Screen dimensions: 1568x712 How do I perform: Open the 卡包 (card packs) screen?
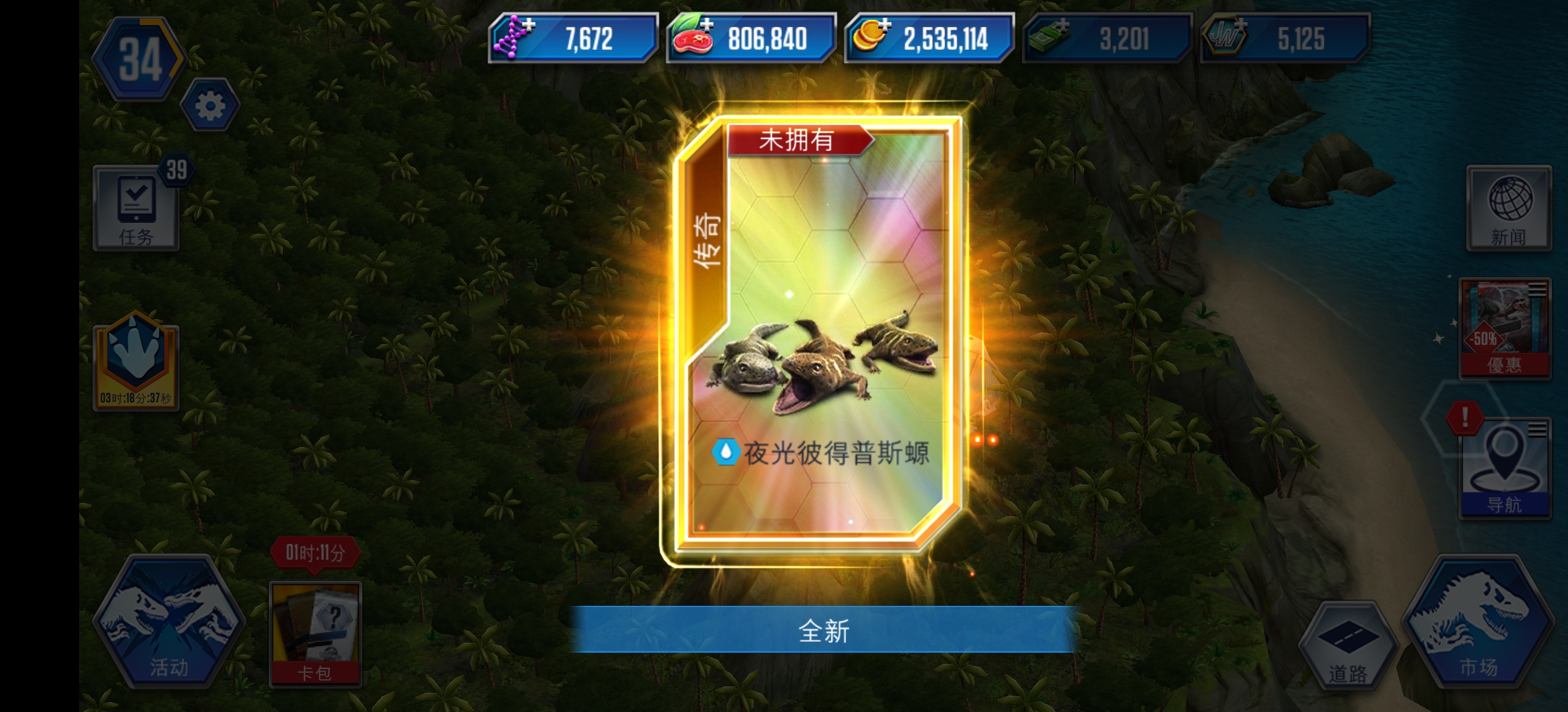point(317,633)
